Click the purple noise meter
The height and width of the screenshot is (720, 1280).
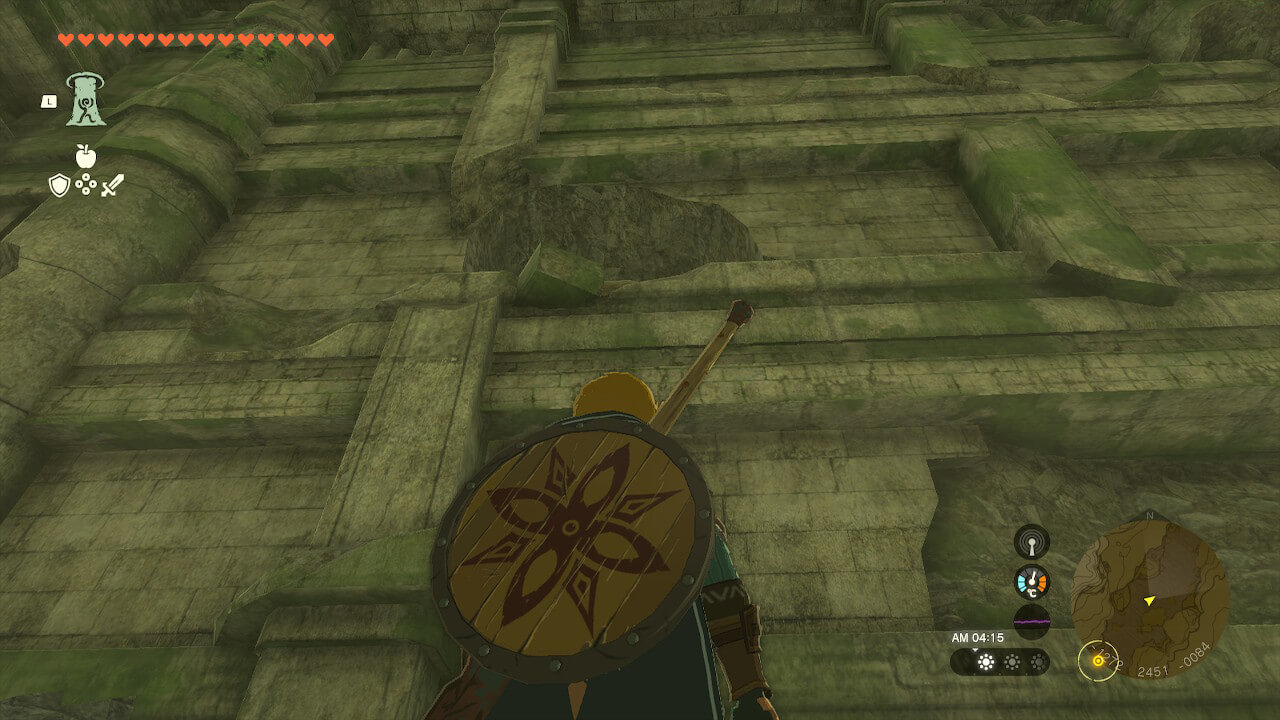[1031, 621]
